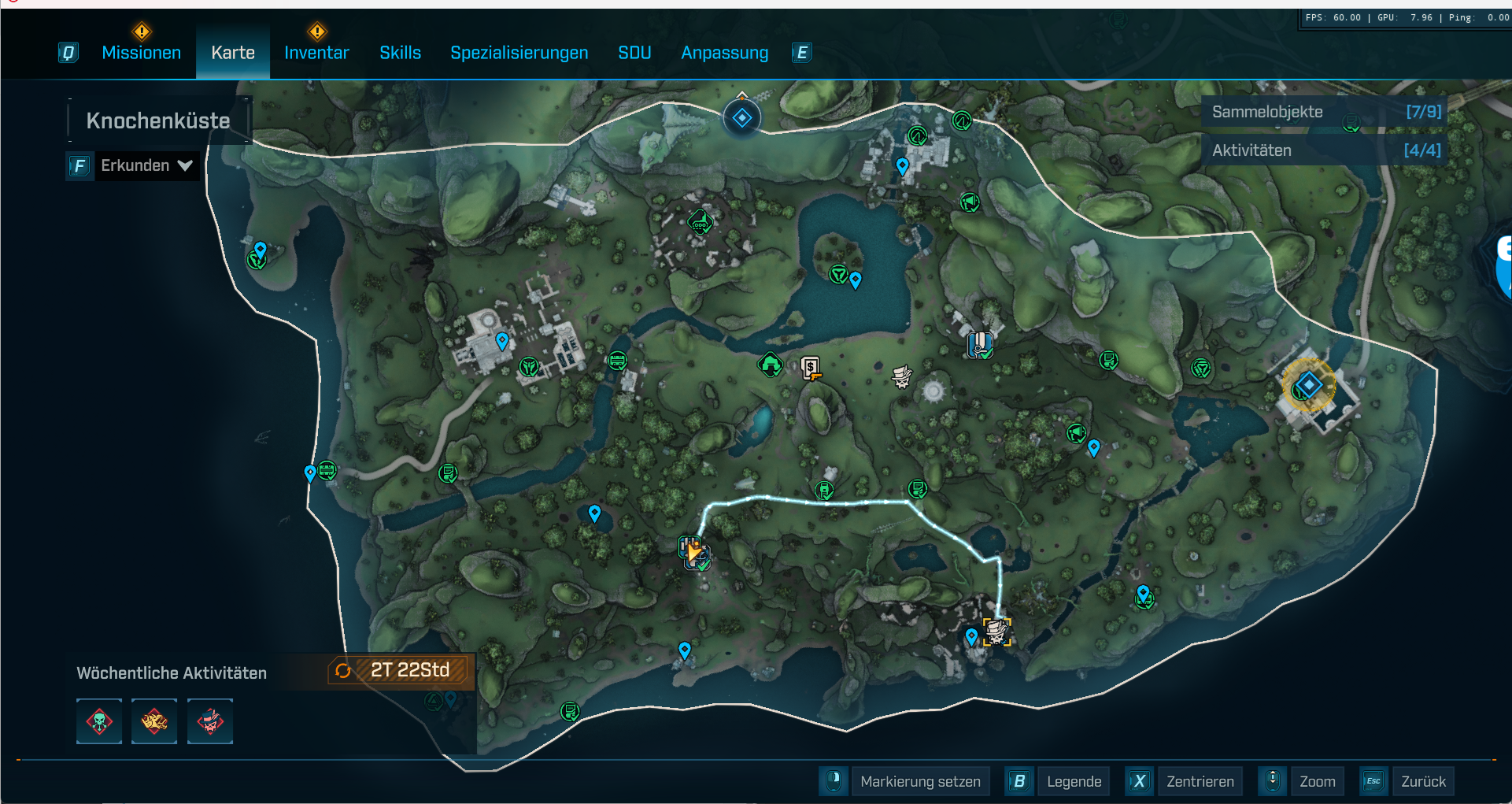Expand the Erkunden dropdown

pyautogui.click(x=146, y=165)
